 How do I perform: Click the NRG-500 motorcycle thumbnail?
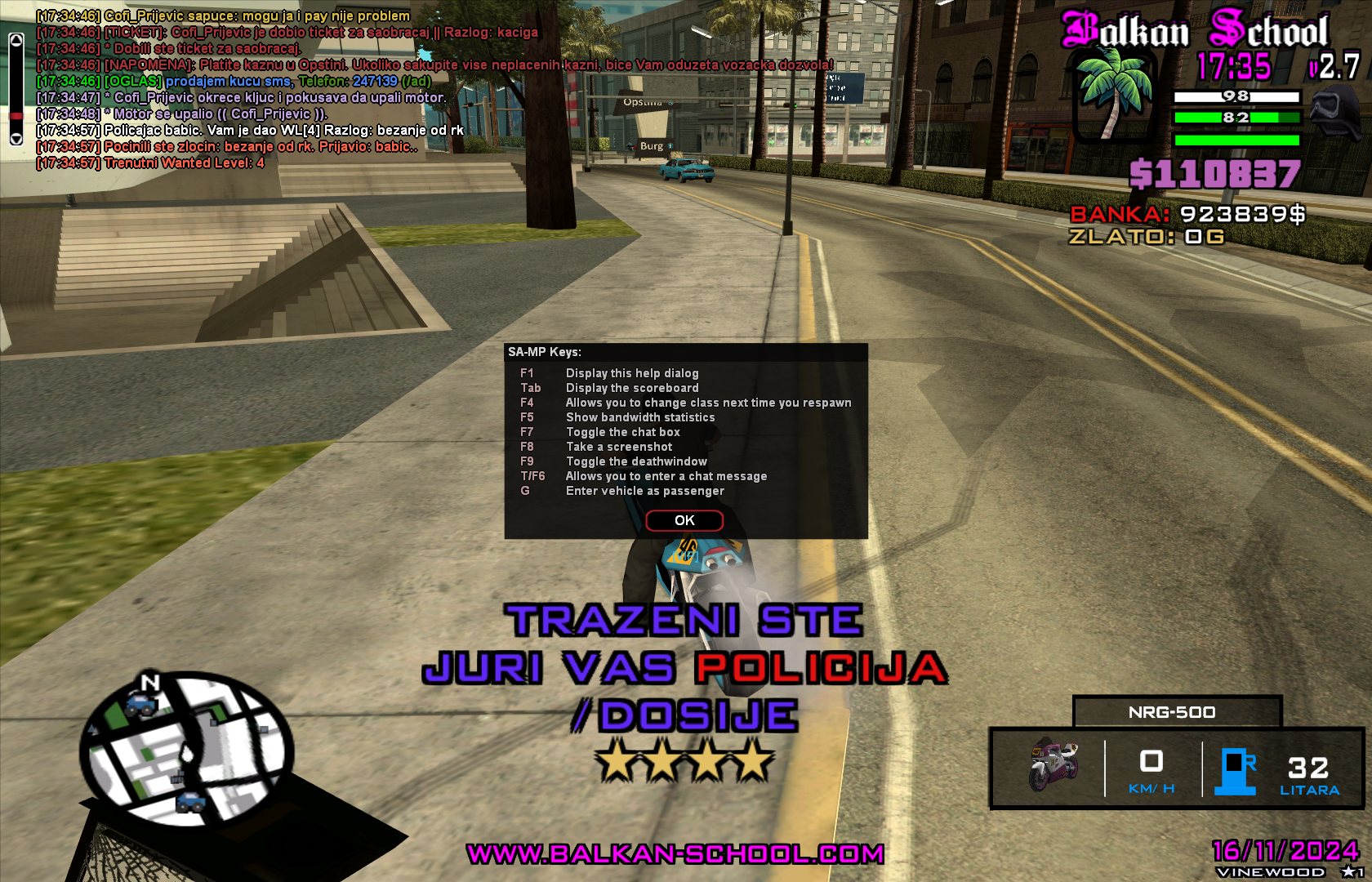point(1053,766)
